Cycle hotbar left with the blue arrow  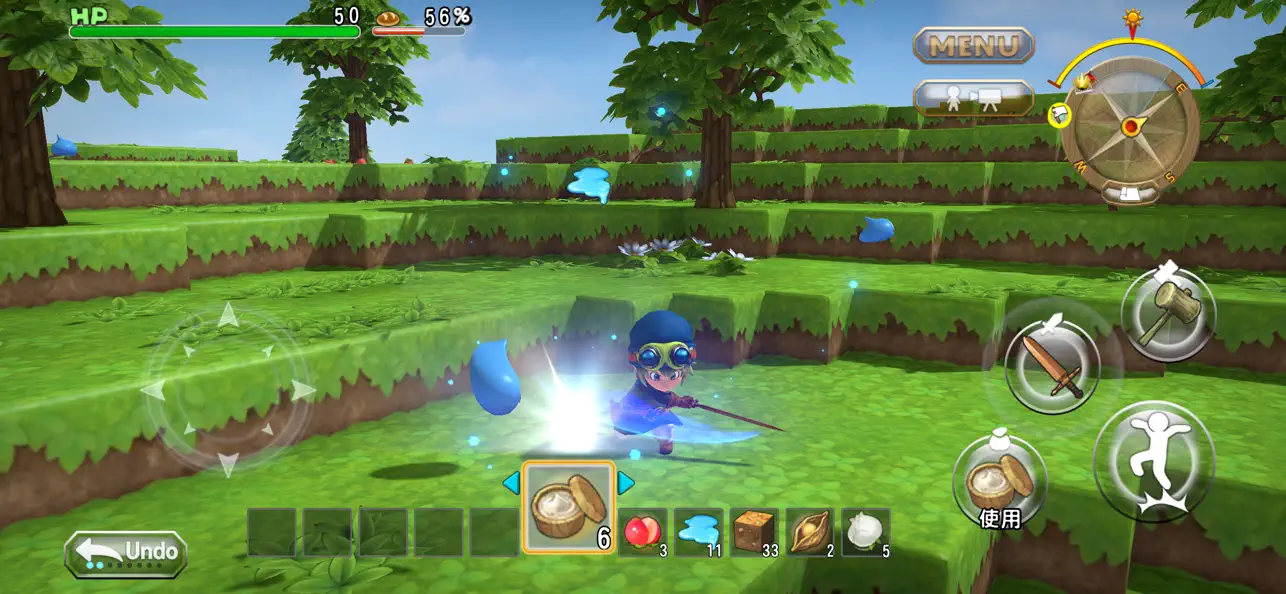pos(511,483)
